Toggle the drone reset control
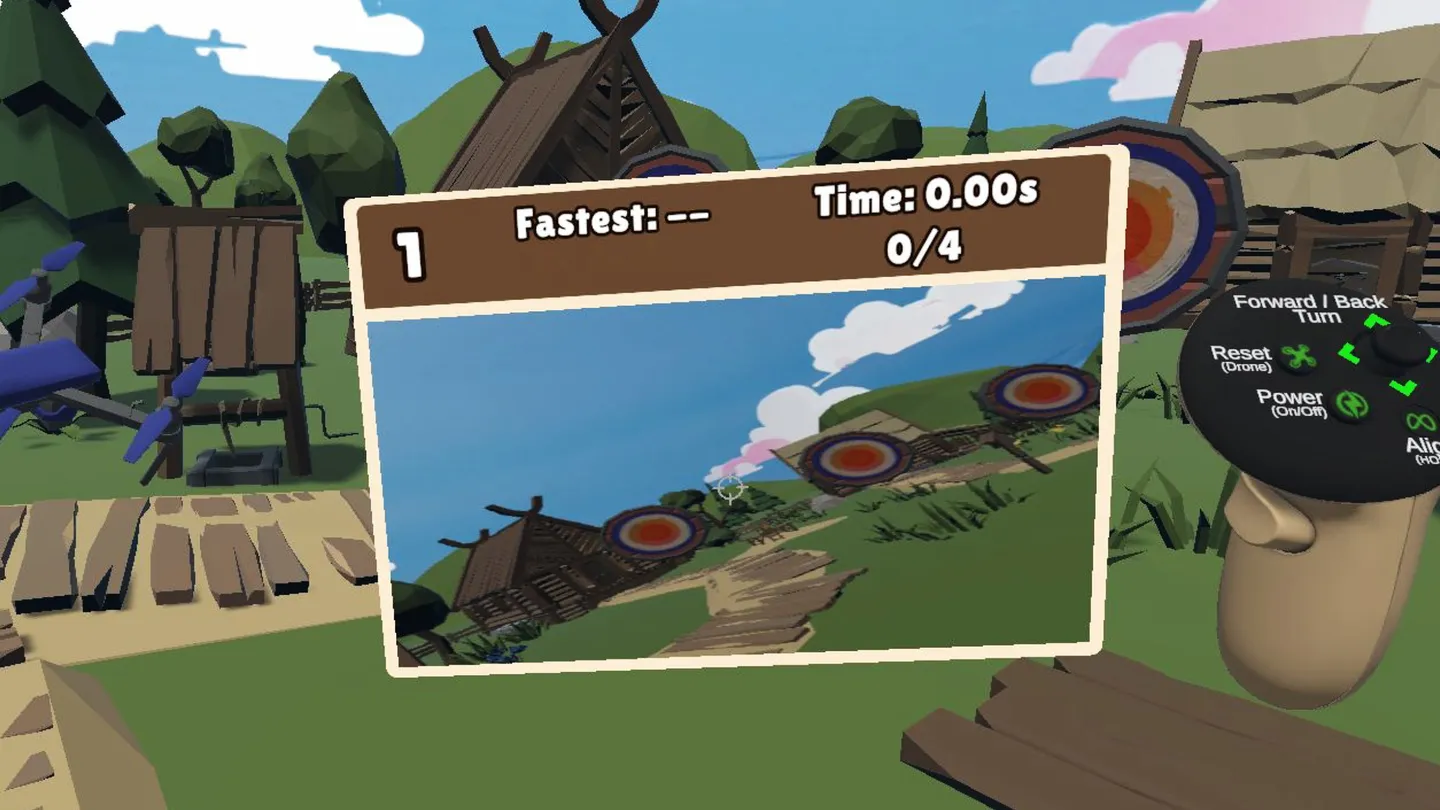 pos(1298,357)
